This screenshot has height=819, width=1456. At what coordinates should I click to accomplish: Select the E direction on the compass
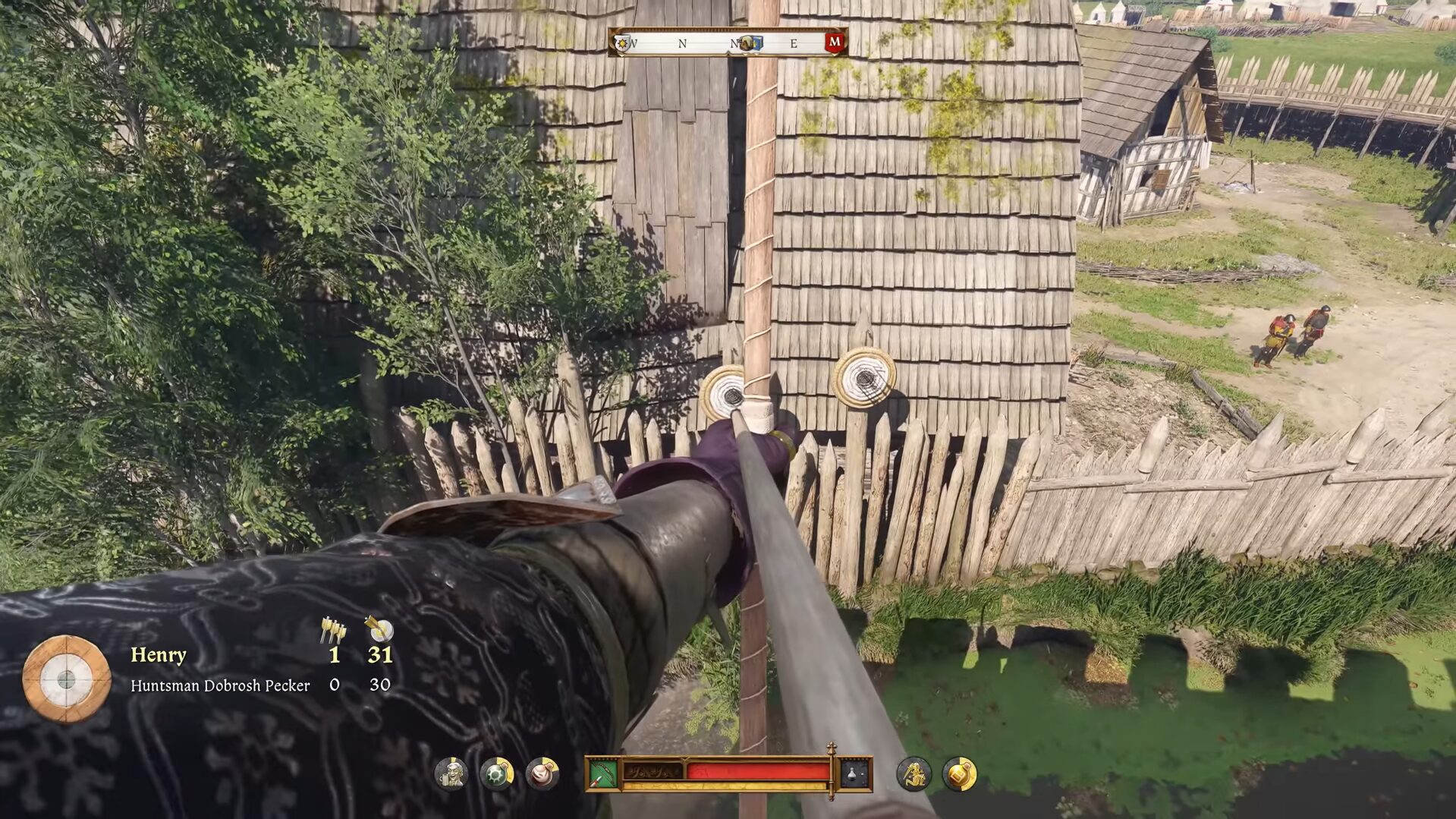click(793, 43)
